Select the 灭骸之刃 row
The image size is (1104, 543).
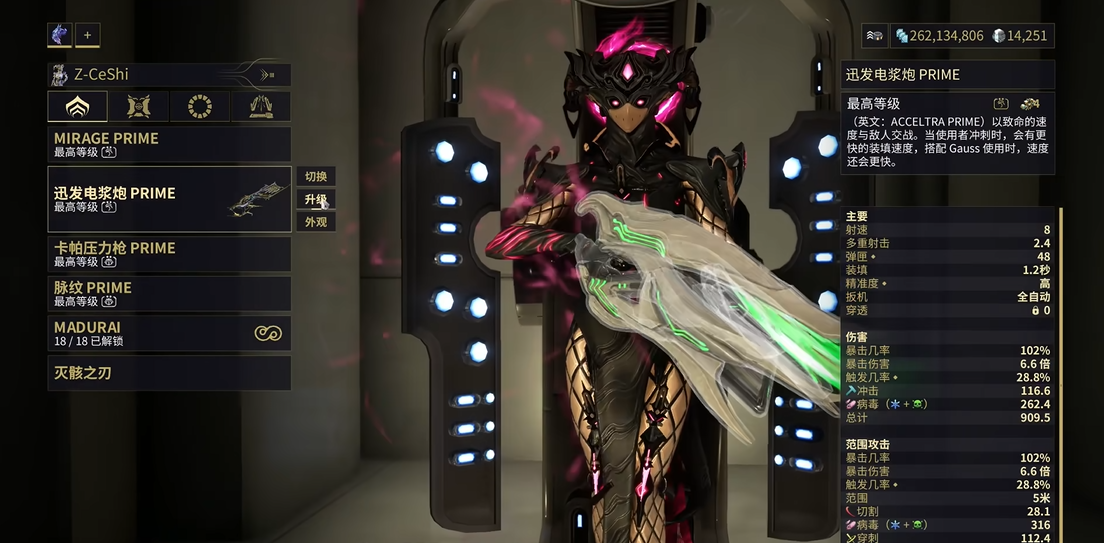169,373
